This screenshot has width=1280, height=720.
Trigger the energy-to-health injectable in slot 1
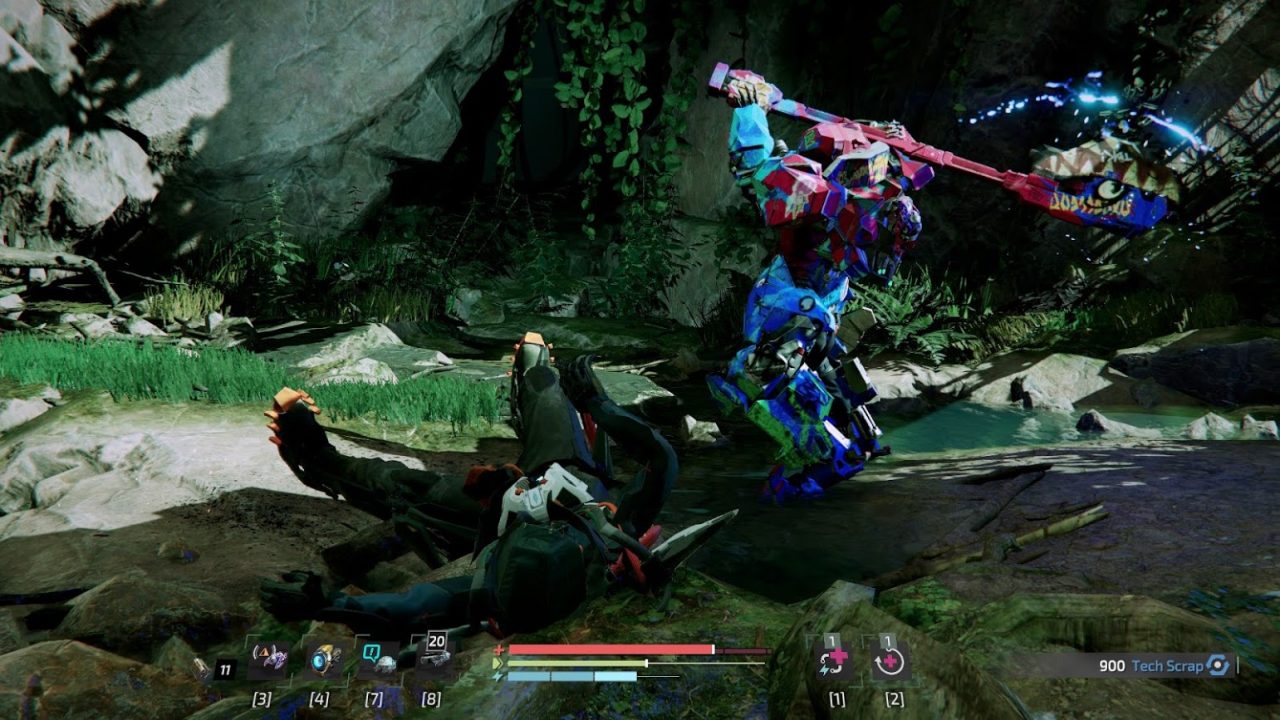tap(833, 662)
